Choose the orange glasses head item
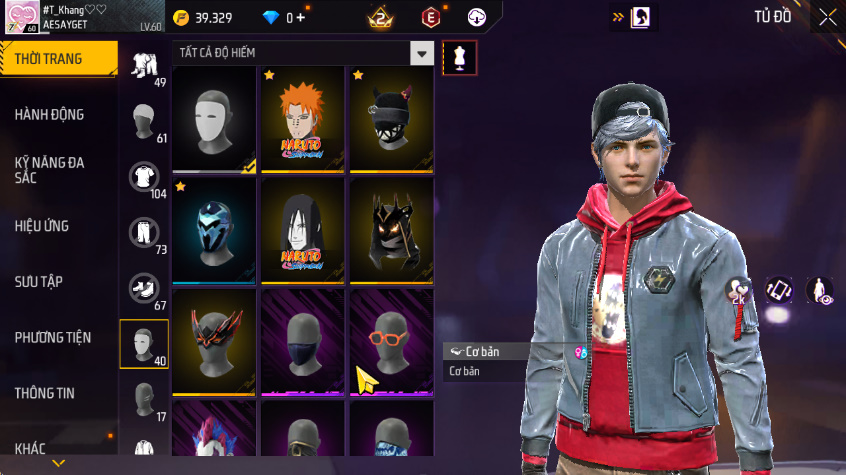The image size is (846, 475). pos(391,340)
